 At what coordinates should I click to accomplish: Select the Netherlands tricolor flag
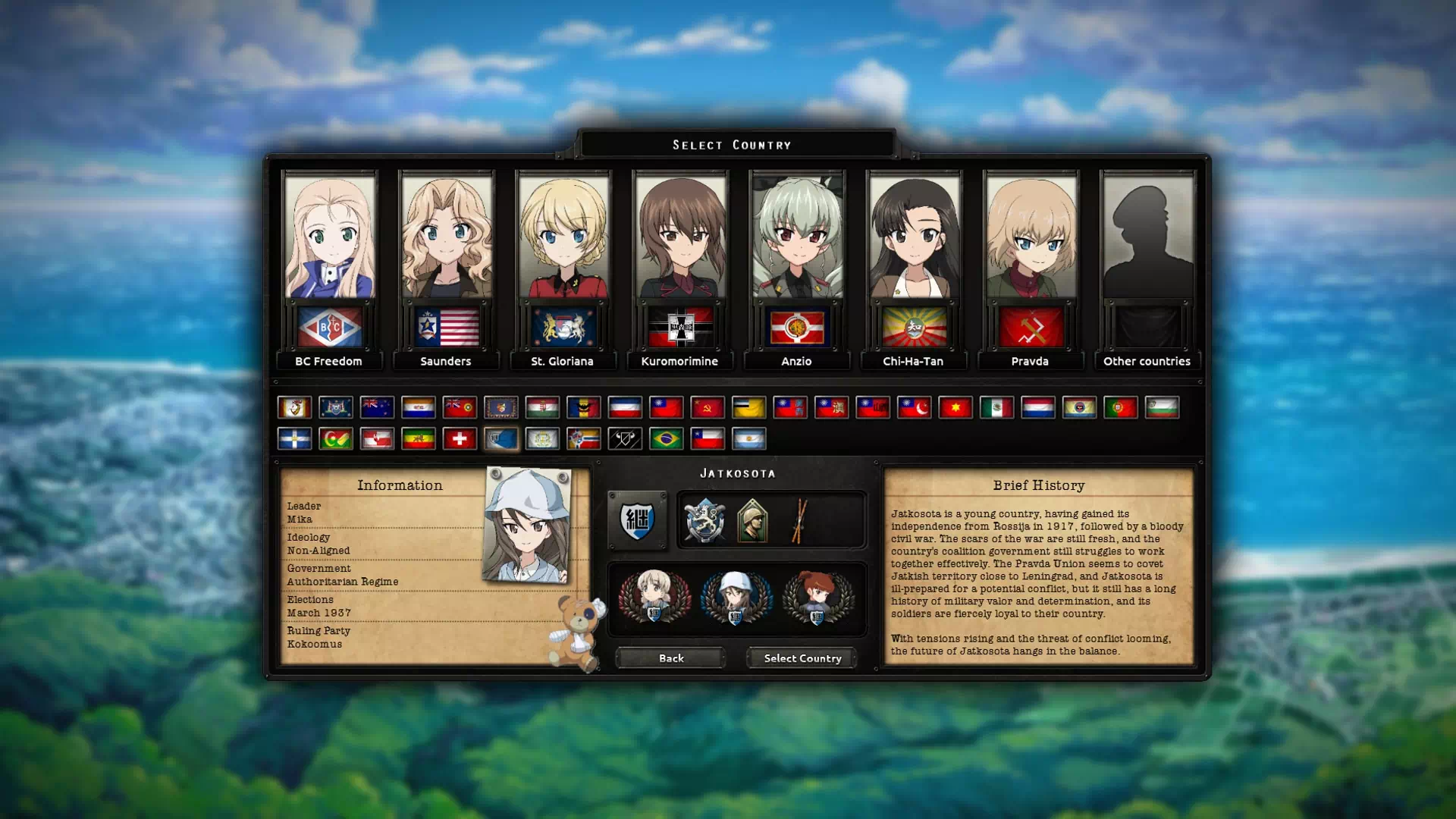click(1037, 408)
